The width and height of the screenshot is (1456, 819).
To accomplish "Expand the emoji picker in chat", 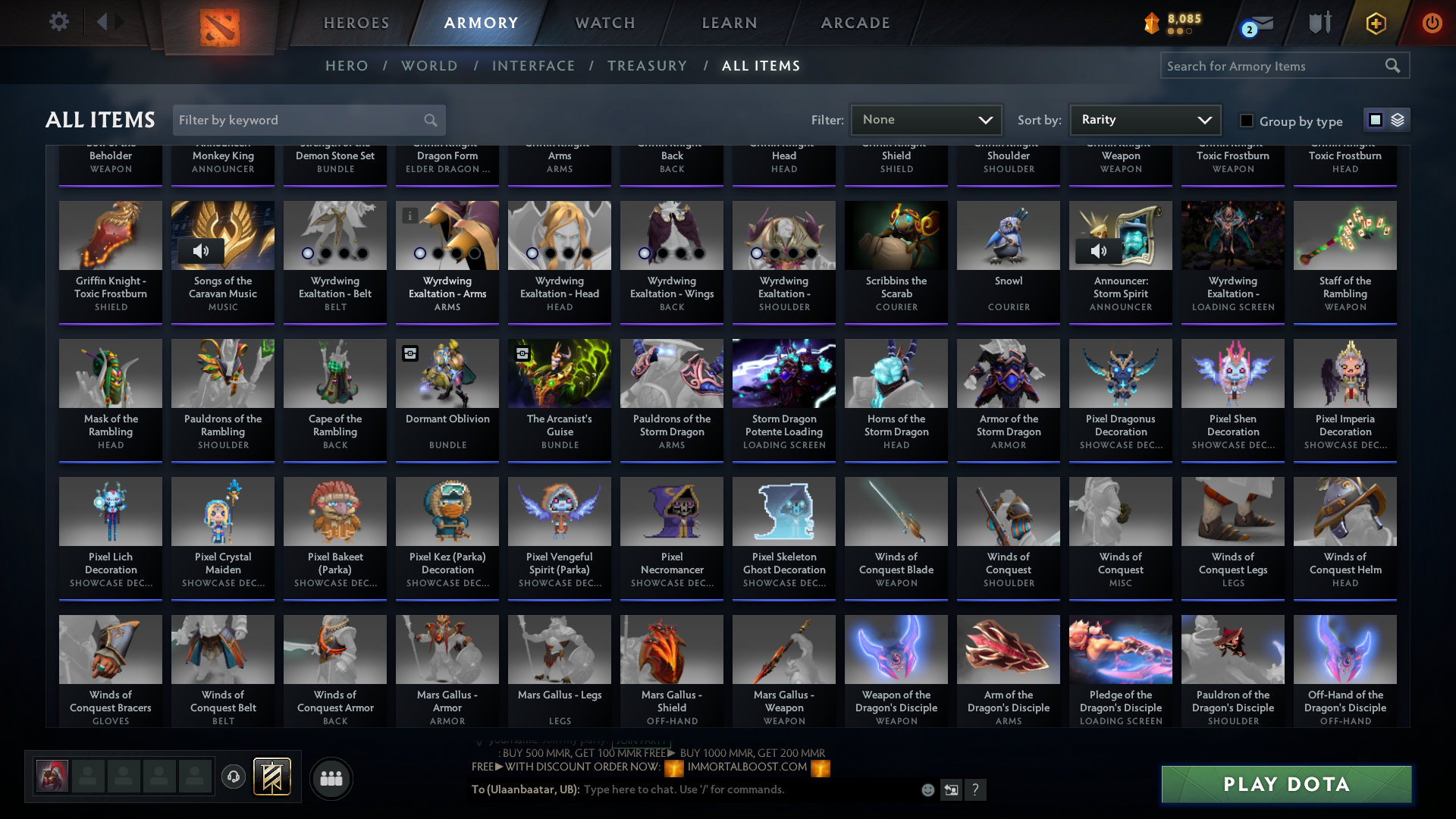I will 927,789.
